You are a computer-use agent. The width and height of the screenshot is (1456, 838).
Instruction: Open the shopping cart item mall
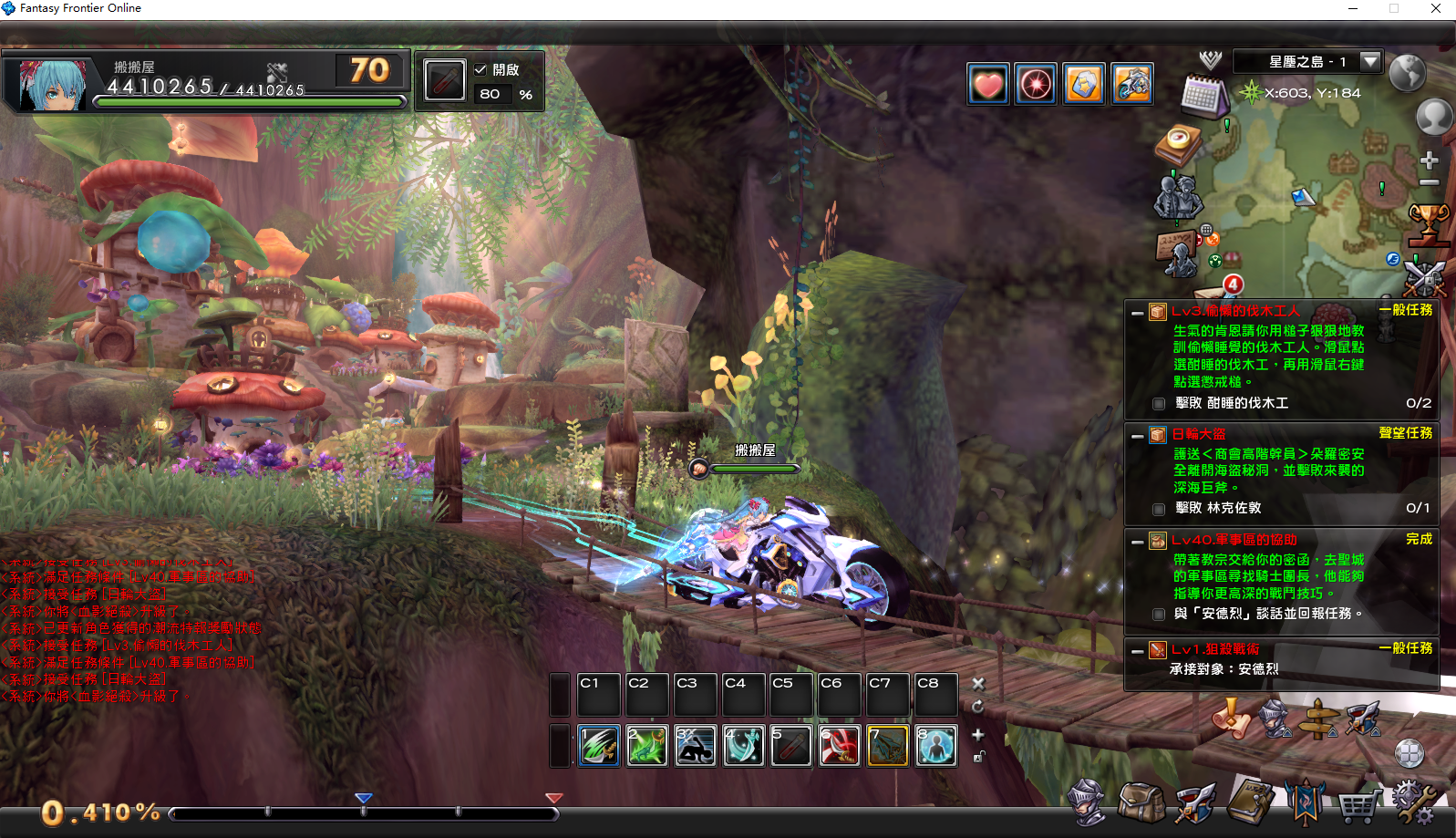pyautogui.click(x=1358, y=804)
